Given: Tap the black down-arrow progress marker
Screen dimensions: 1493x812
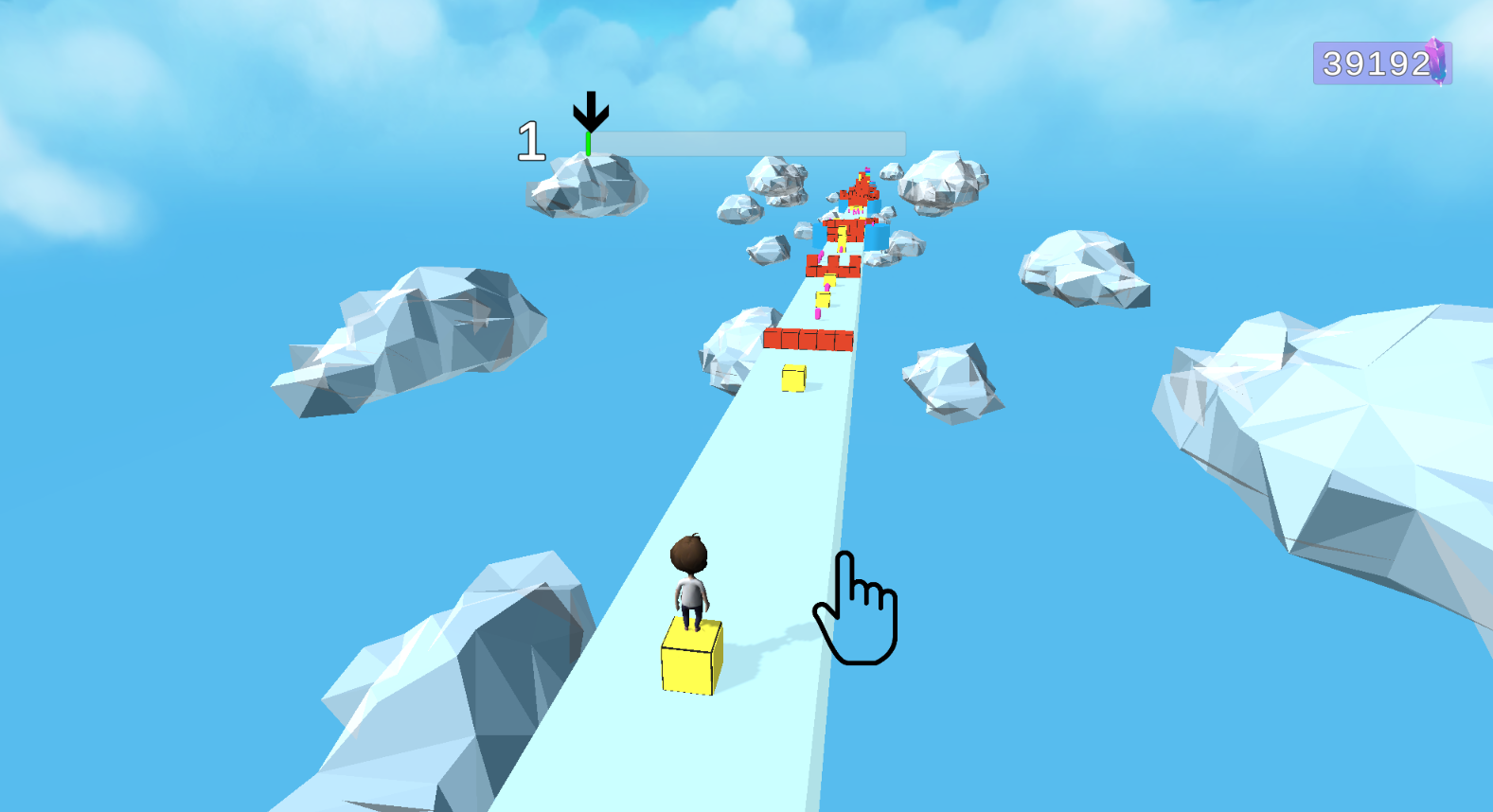Looking at the screenshot, I should tap(590, 112).
